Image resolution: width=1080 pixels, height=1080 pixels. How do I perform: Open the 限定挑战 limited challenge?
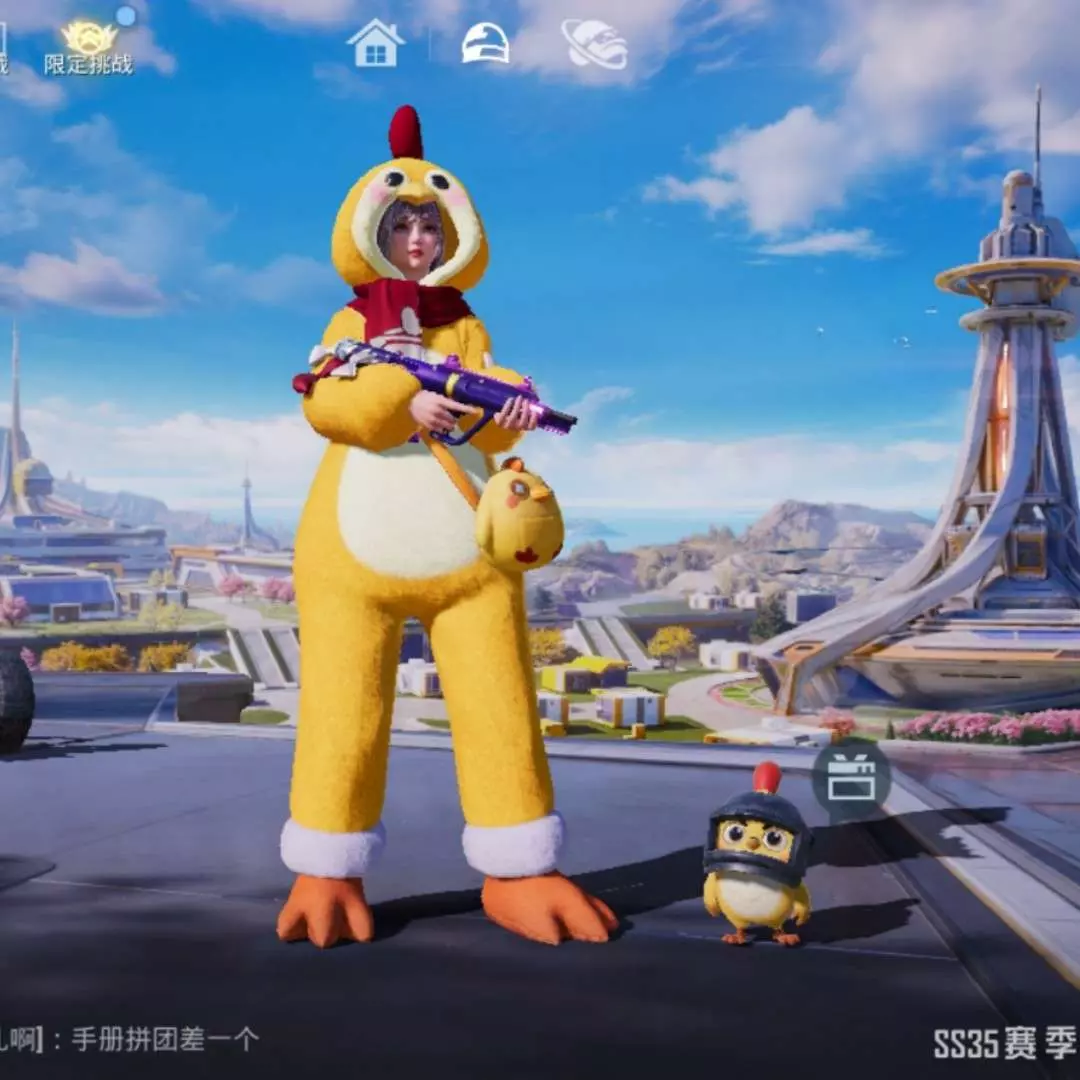pyautogui.click(x=88, y=47)
